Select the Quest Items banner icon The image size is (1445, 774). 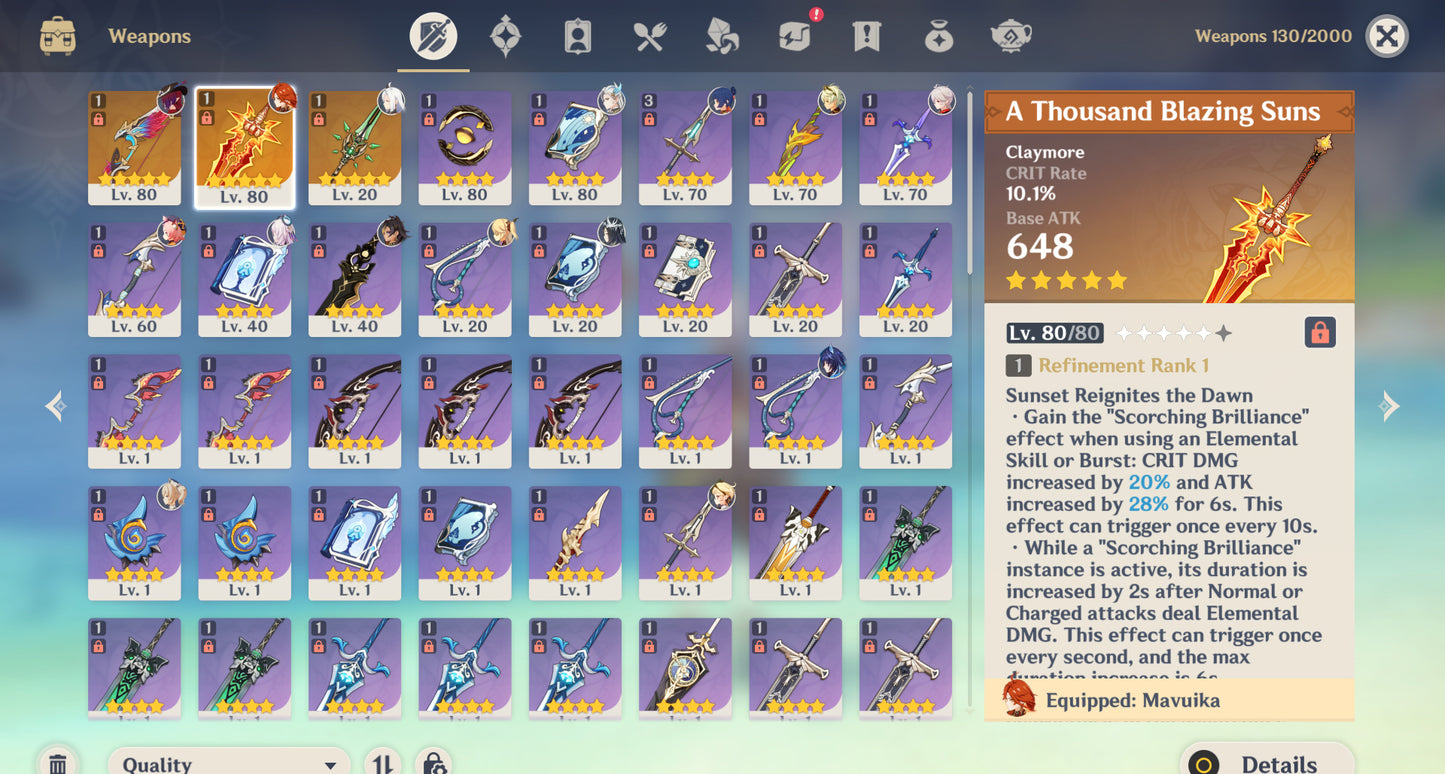tap(866, 36)
